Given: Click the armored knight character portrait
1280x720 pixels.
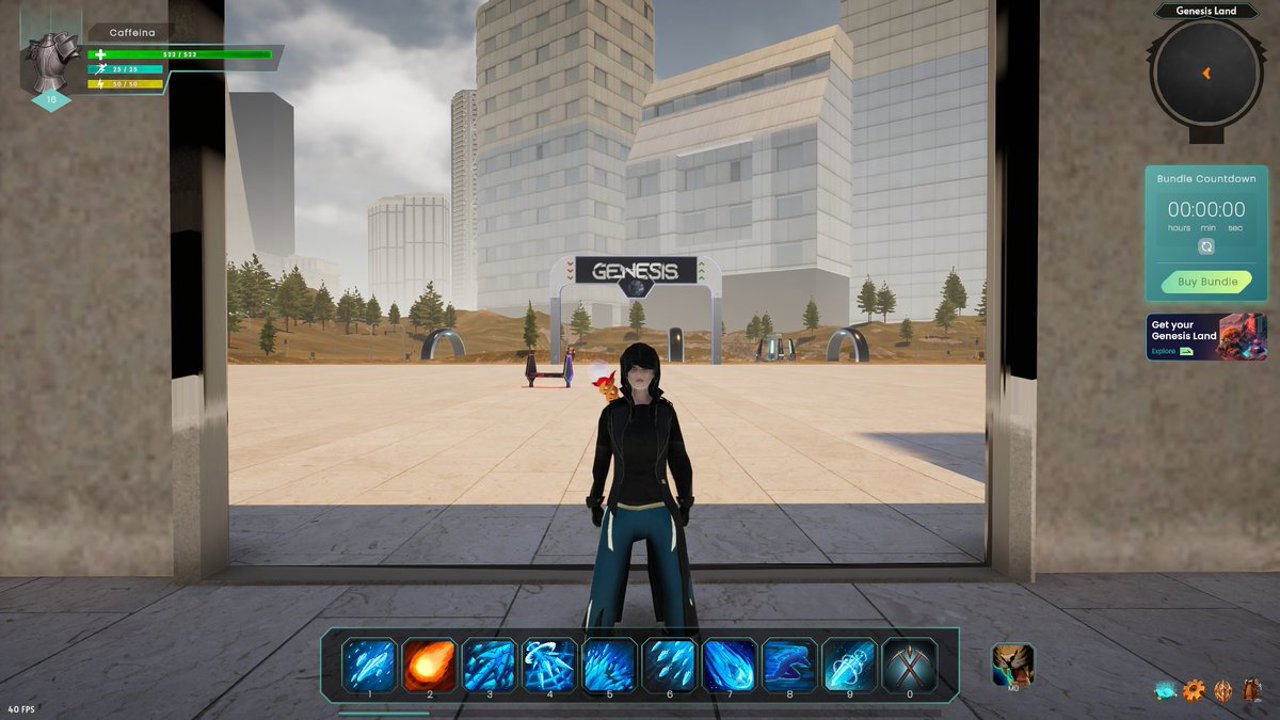Looking at the screenshot, I should point(51,62).
